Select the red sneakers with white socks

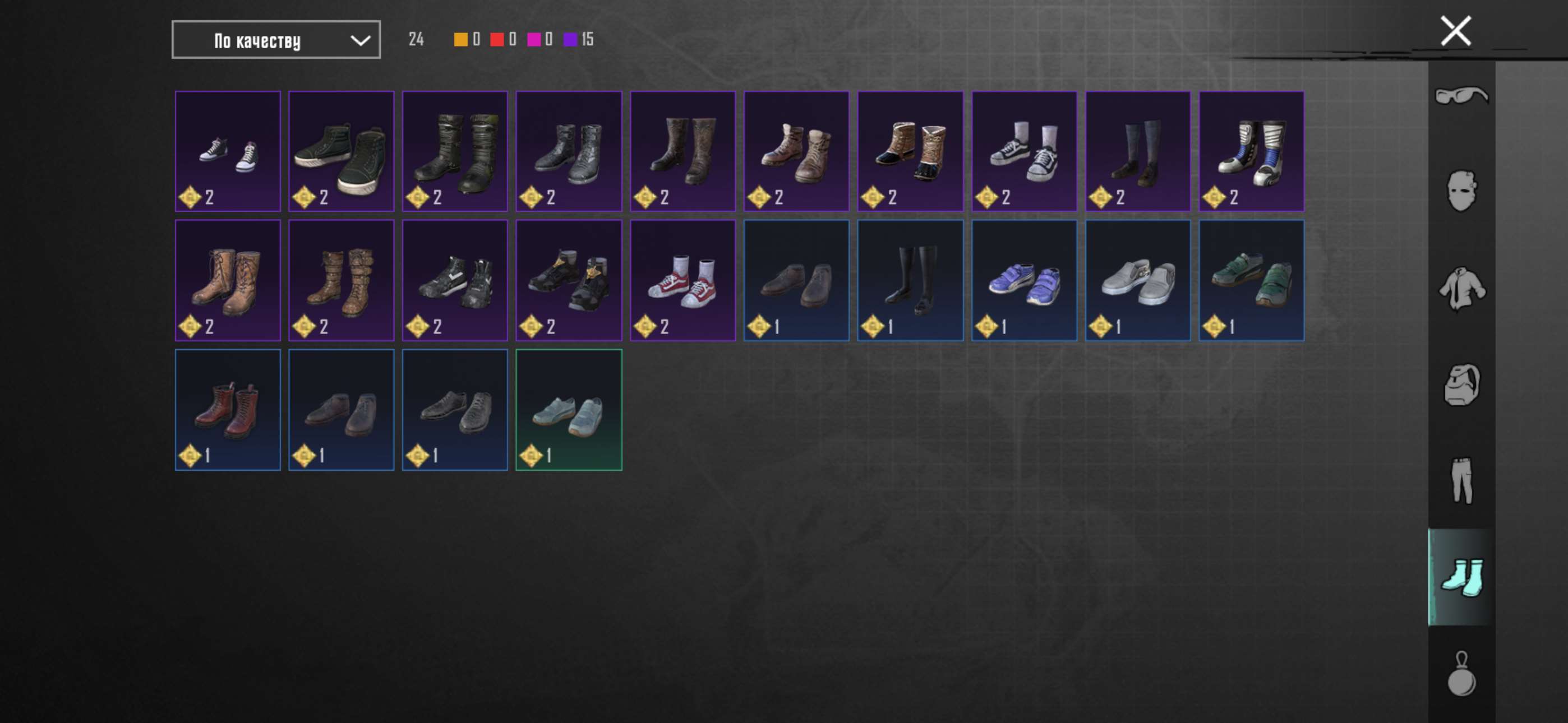682,281
